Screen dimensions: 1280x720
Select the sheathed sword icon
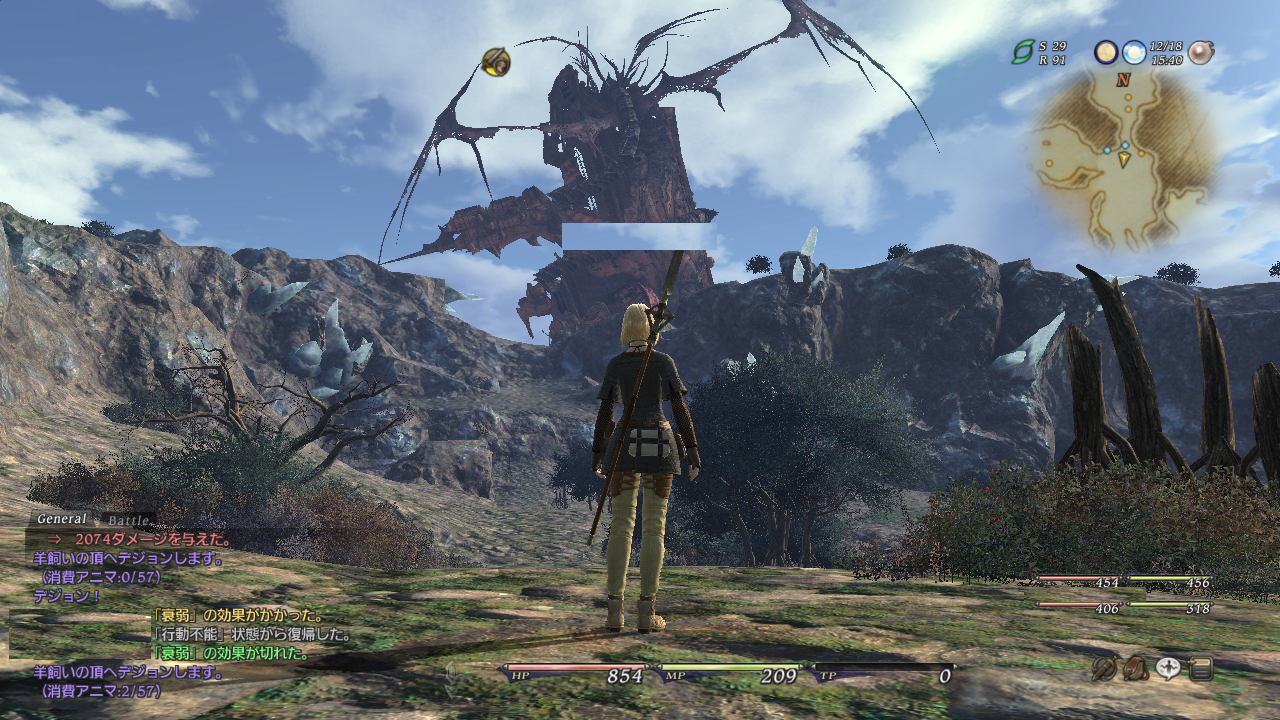tap(1104, 669)
